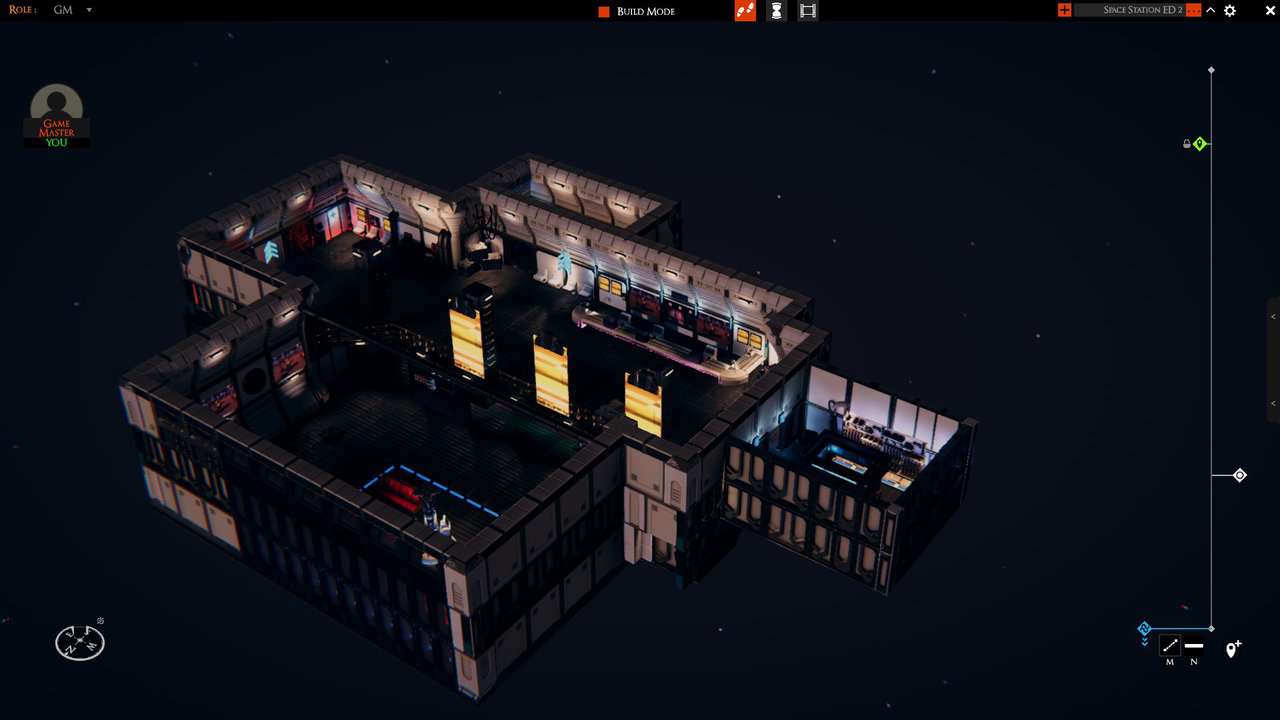Click the orange plus icon near the map name

(1064, 10)
